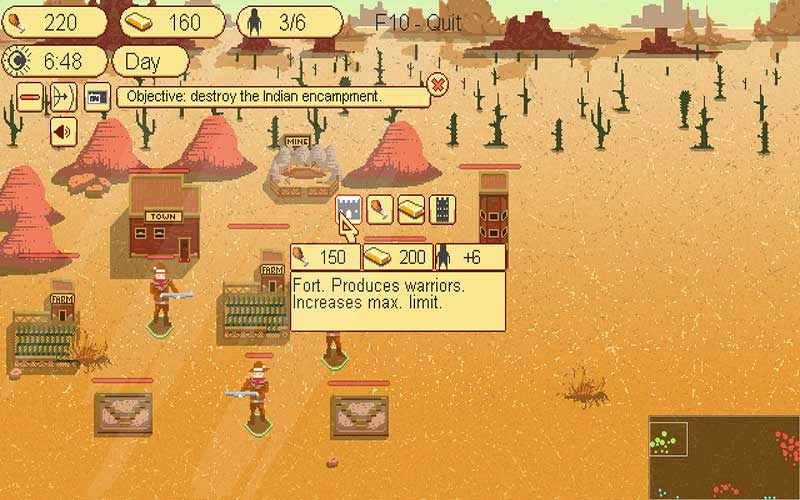
Task: Select the cowboy rifleman between the plots
Action: tap(257, 396)
